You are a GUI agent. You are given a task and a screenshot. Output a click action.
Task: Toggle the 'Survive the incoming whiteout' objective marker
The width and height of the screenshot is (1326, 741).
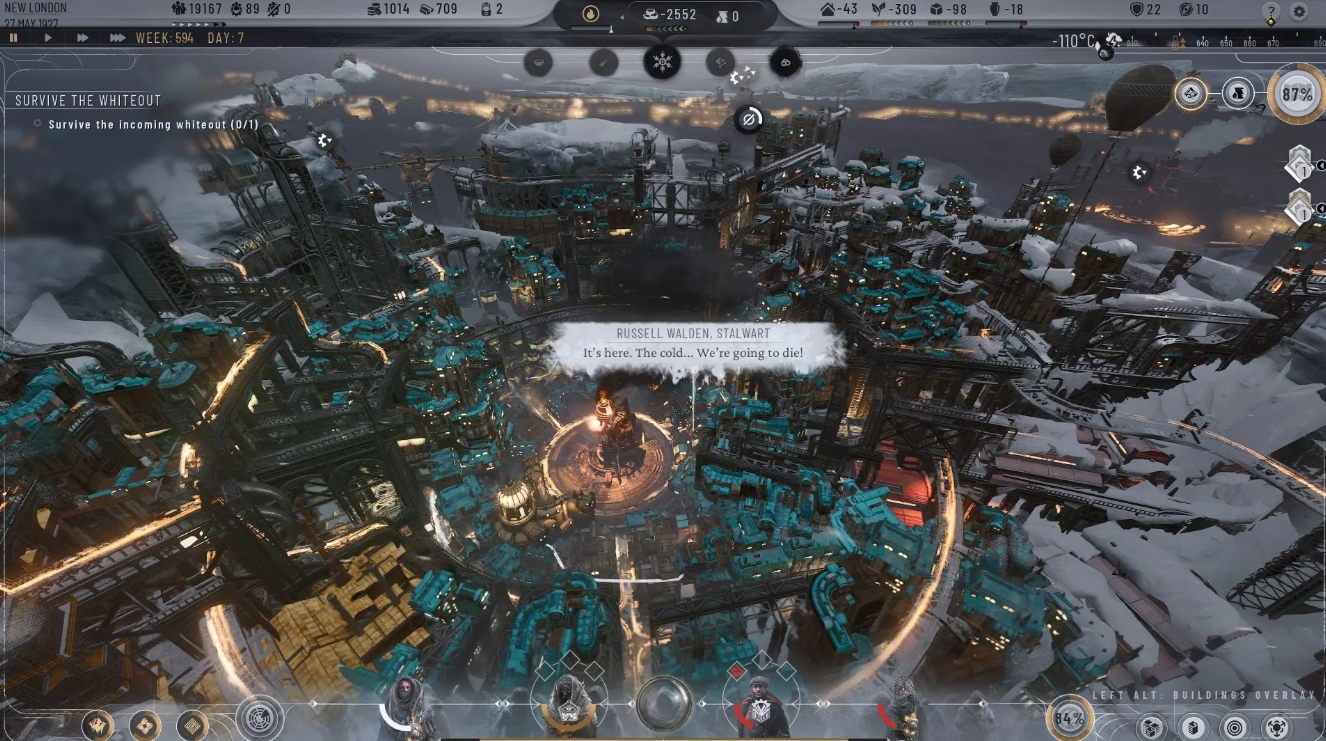pyautogui.click(x=39, y=124)
